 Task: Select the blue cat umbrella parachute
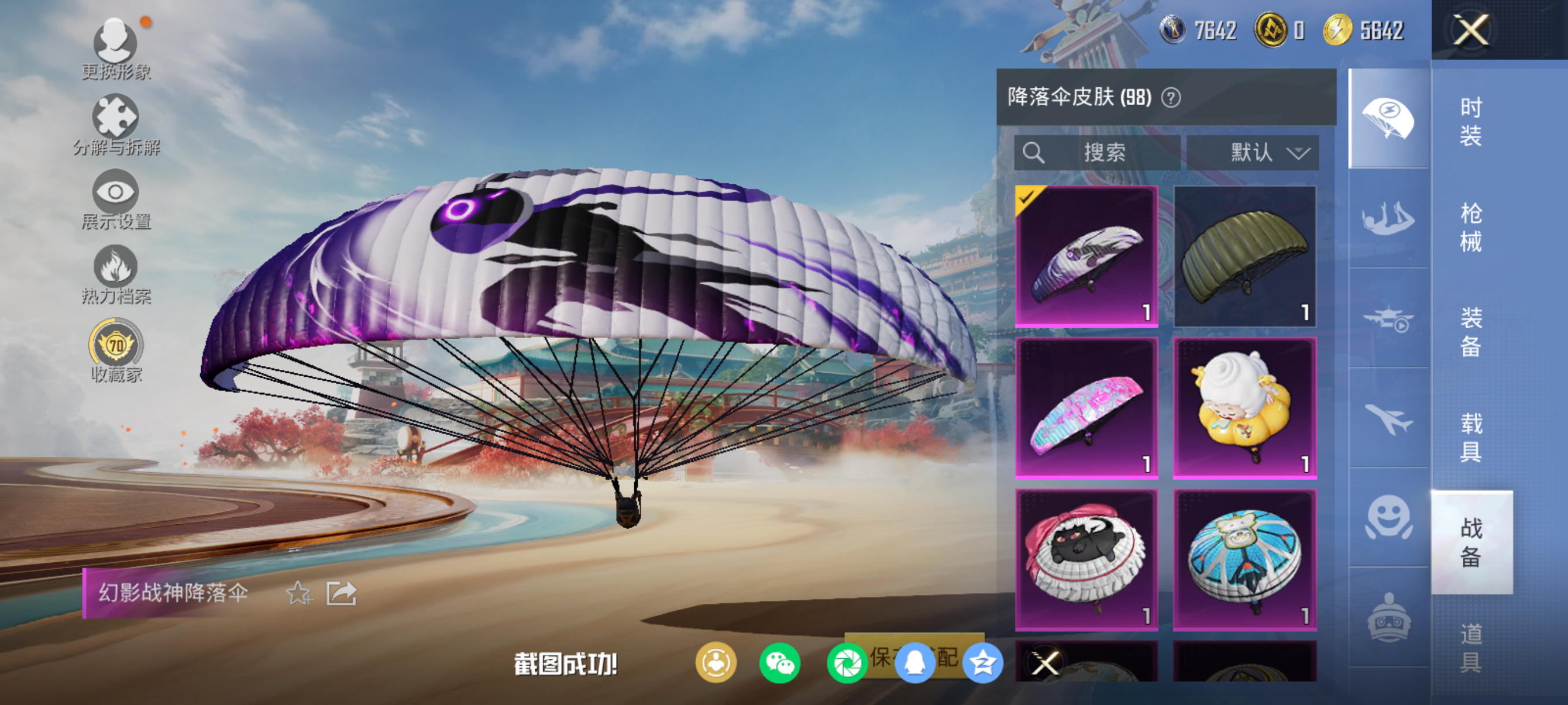coord(1244,559)
